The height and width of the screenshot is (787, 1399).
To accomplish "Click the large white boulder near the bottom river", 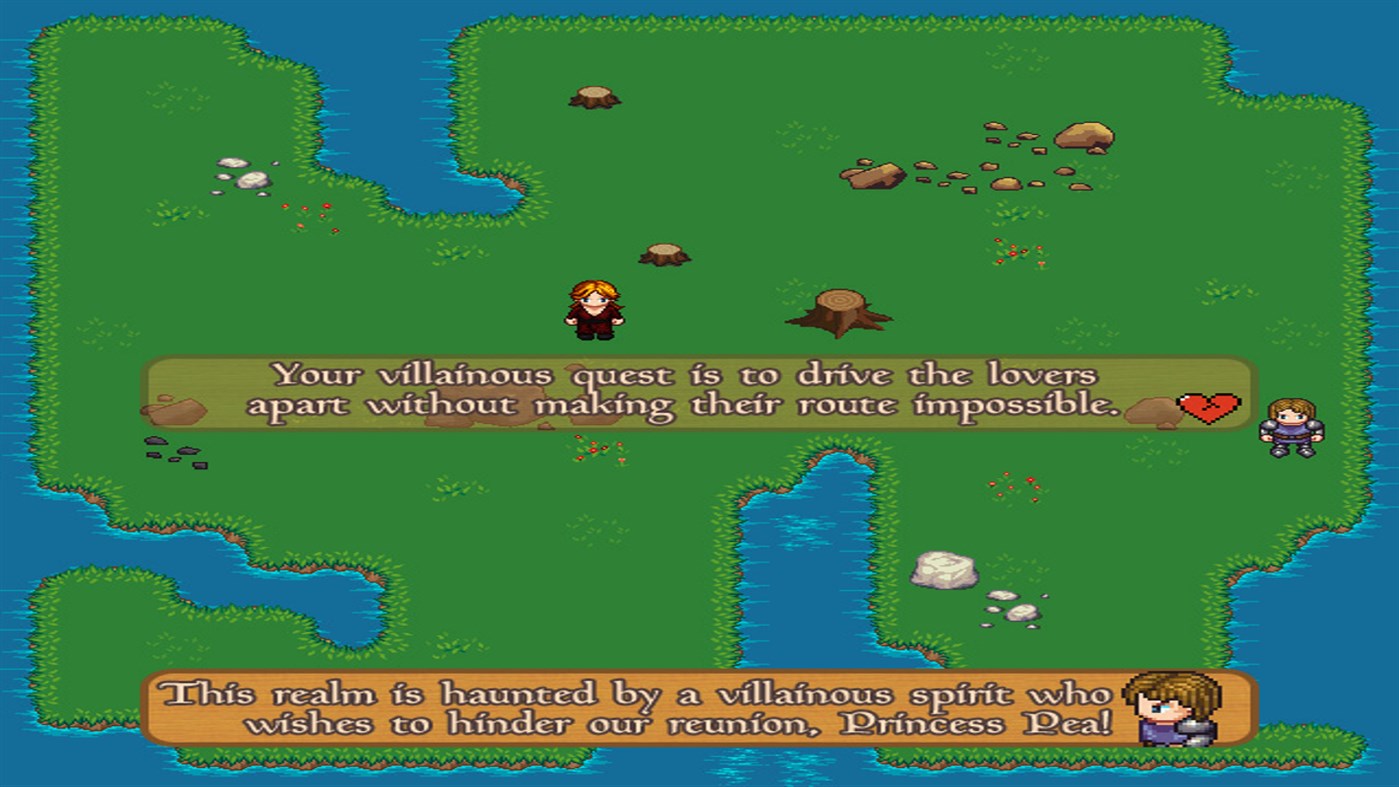I will click(x=944, y=570).
